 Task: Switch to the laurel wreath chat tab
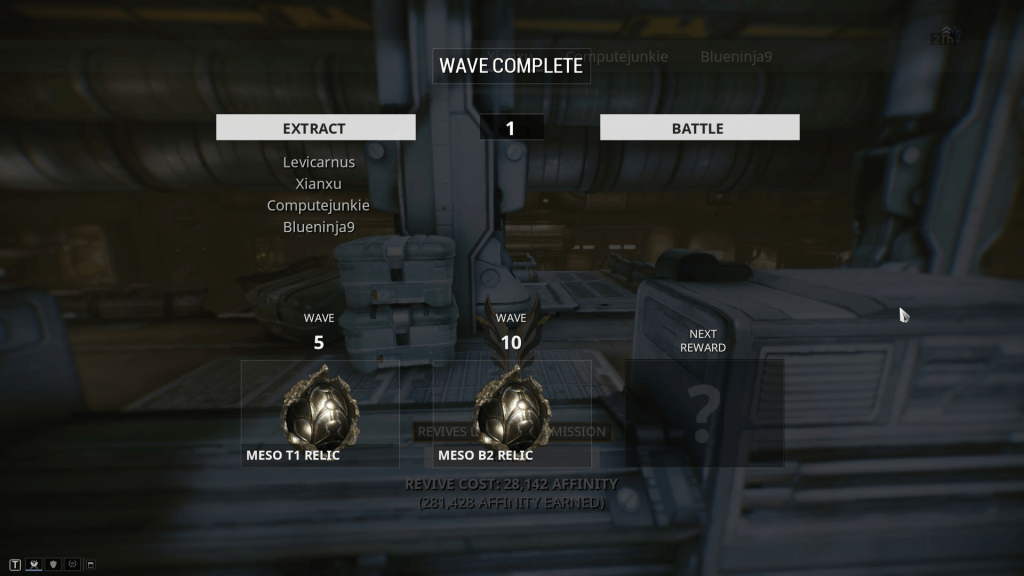[72, 565]
